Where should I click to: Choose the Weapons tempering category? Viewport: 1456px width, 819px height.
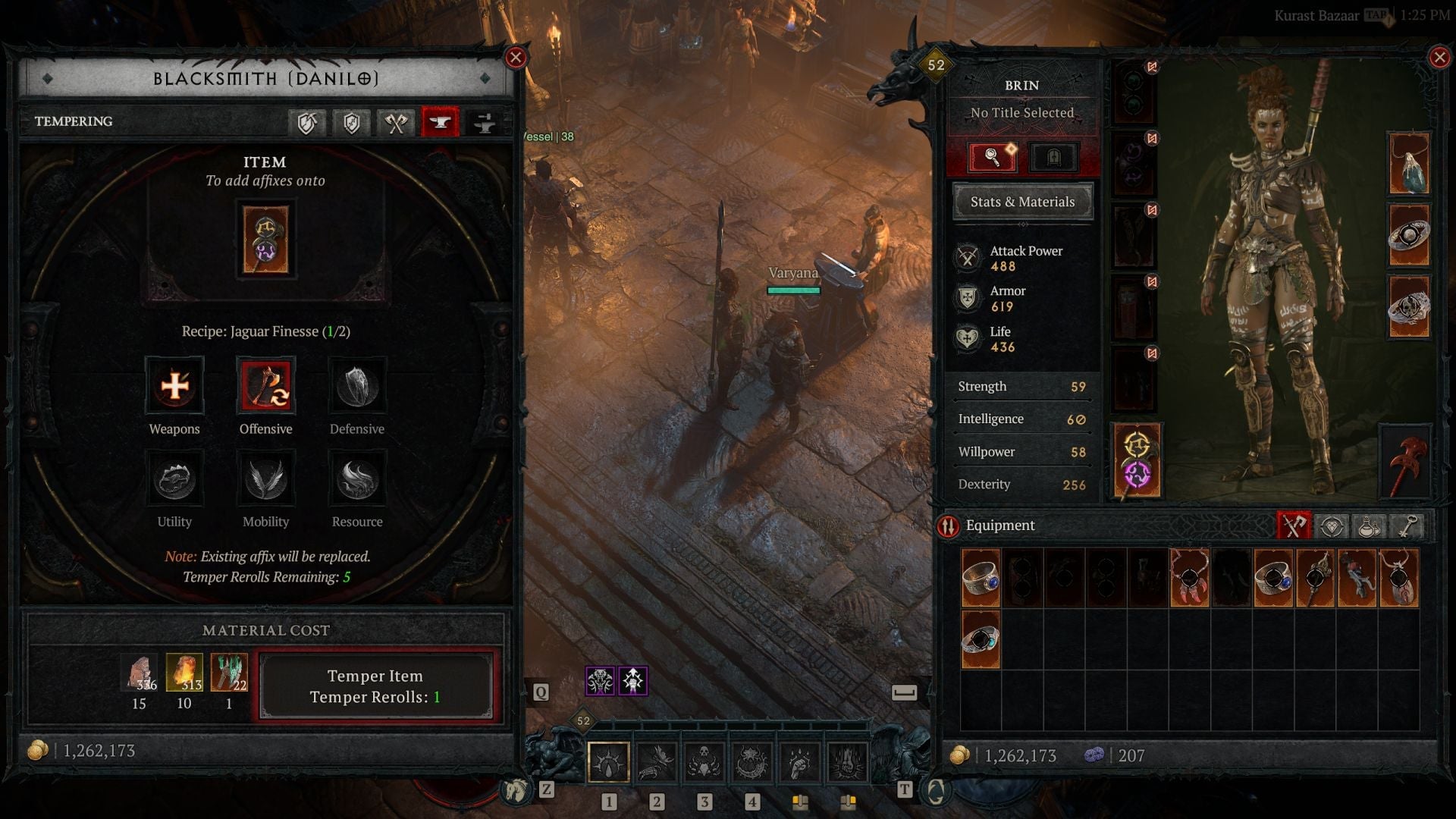point(174,387)
